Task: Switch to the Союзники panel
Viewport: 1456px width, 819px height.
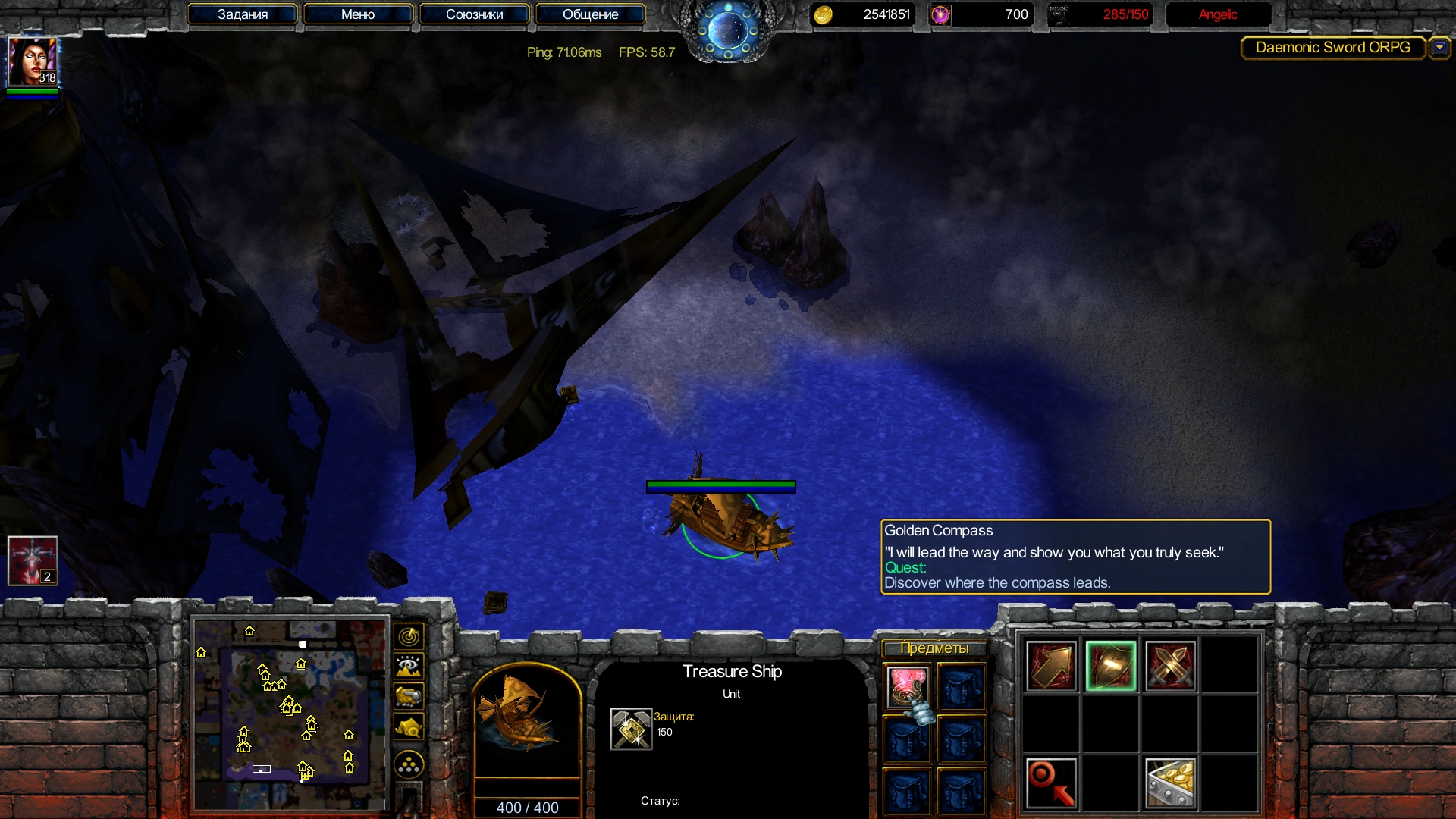Action: point(474,14)
